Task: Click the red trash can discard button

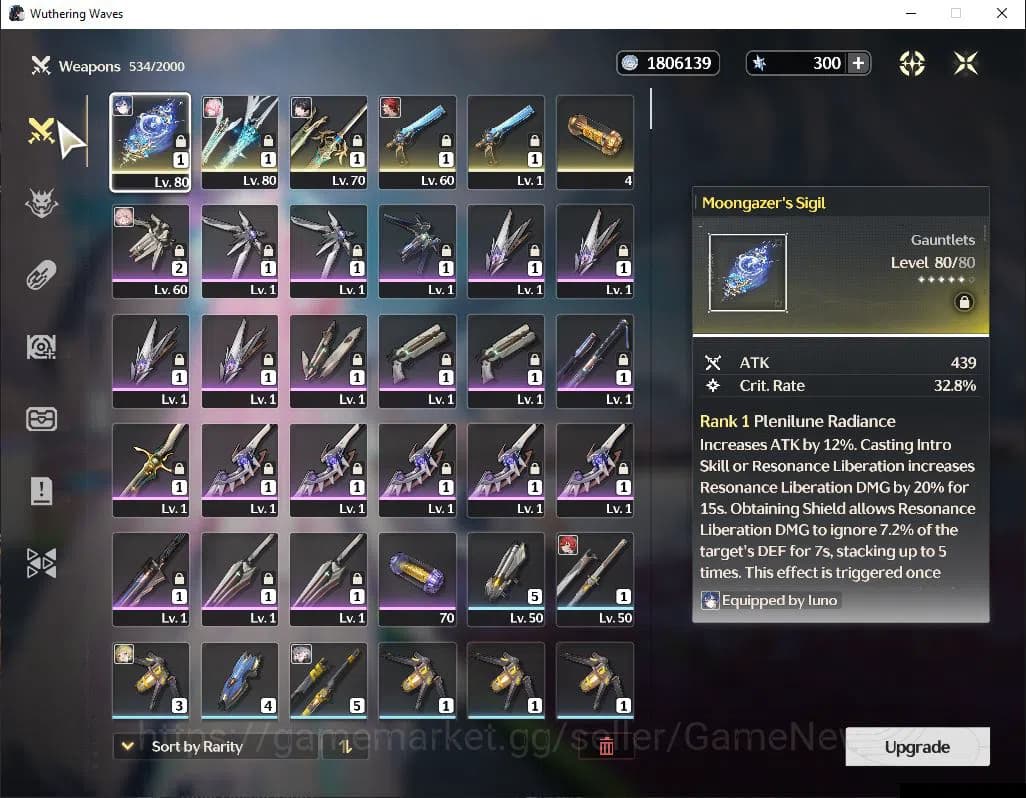Action: (x=606, y=746)
